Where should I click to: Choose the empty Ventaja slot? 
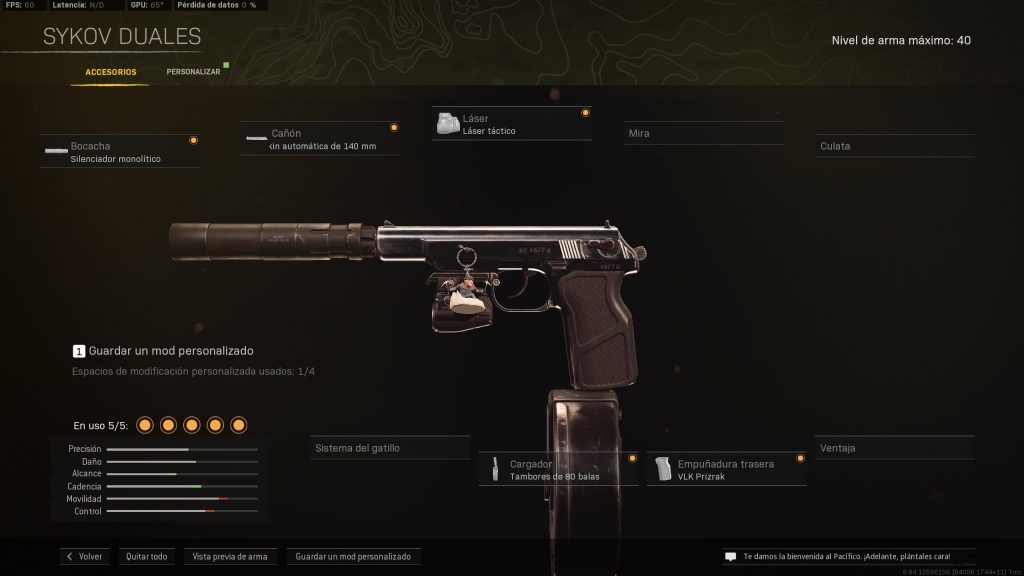click(x=894, y=448)
